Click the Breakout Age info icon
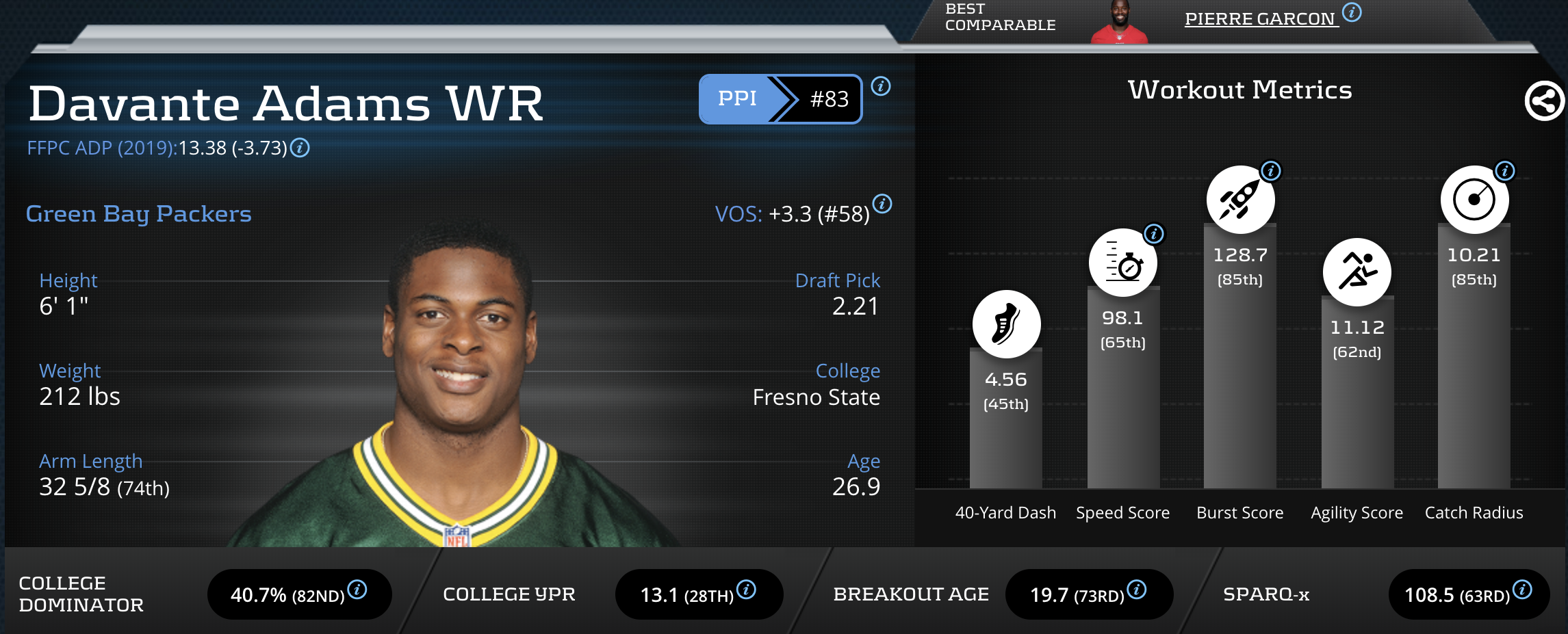This screenshot has width=1568, height=634. tap(1137, 590)
